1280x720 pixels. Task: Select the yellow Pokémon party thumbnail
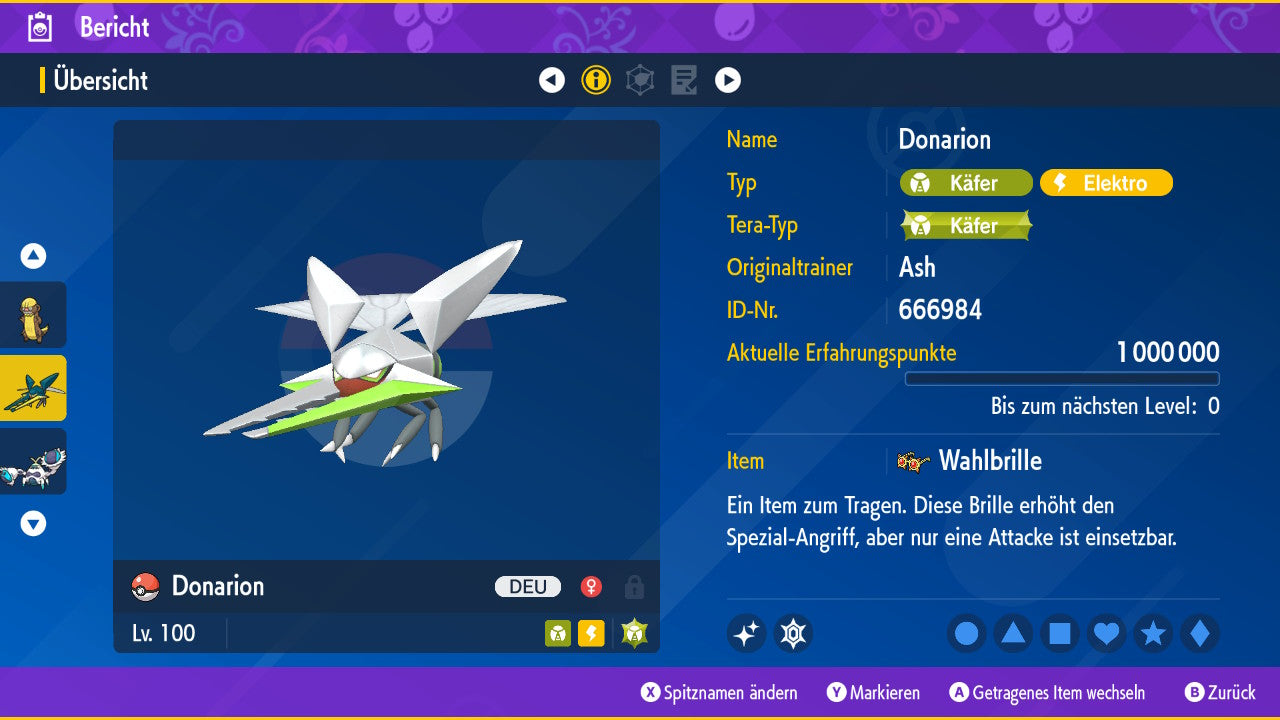pyautogui.click(x=33, y=315)
